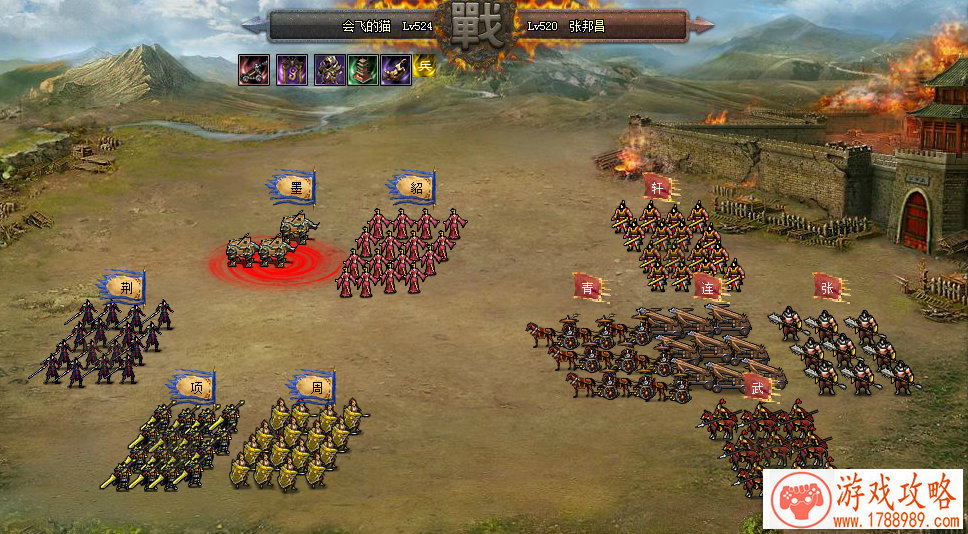Target the enemy 连 squad banner

point(707,288)
